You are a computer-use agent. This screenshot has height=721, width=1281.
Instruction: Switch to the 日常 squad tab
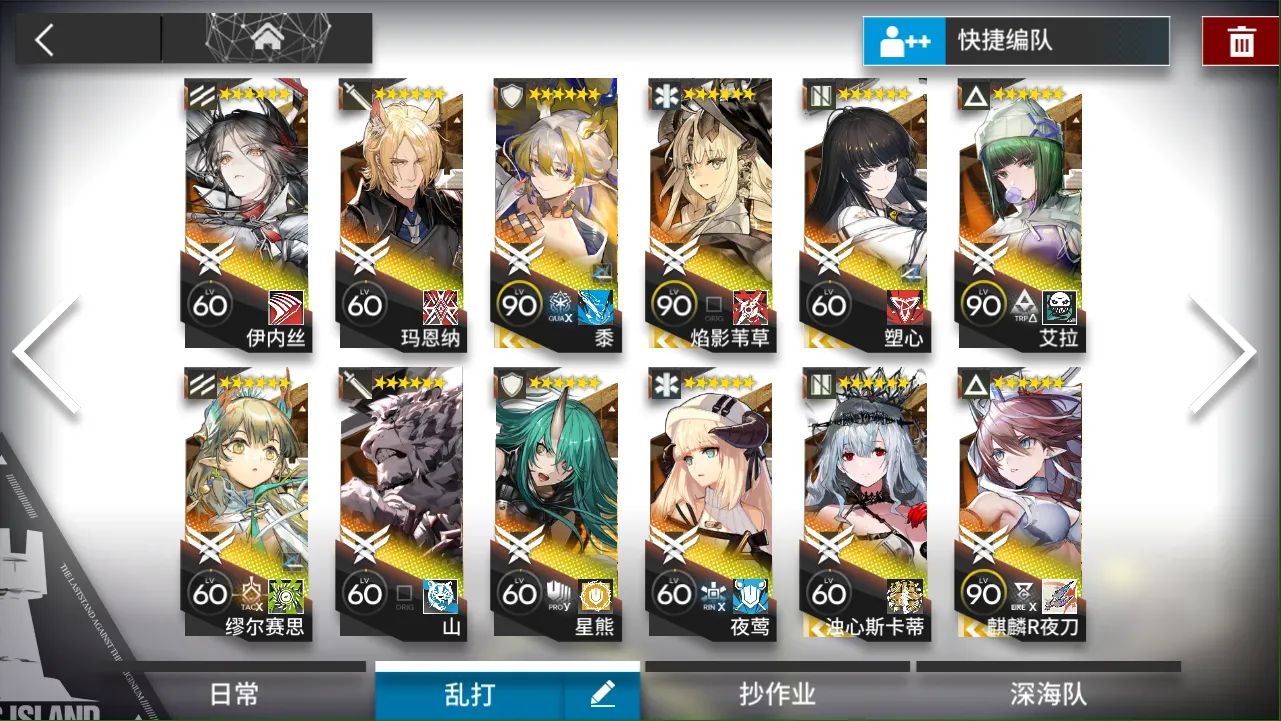232,692
